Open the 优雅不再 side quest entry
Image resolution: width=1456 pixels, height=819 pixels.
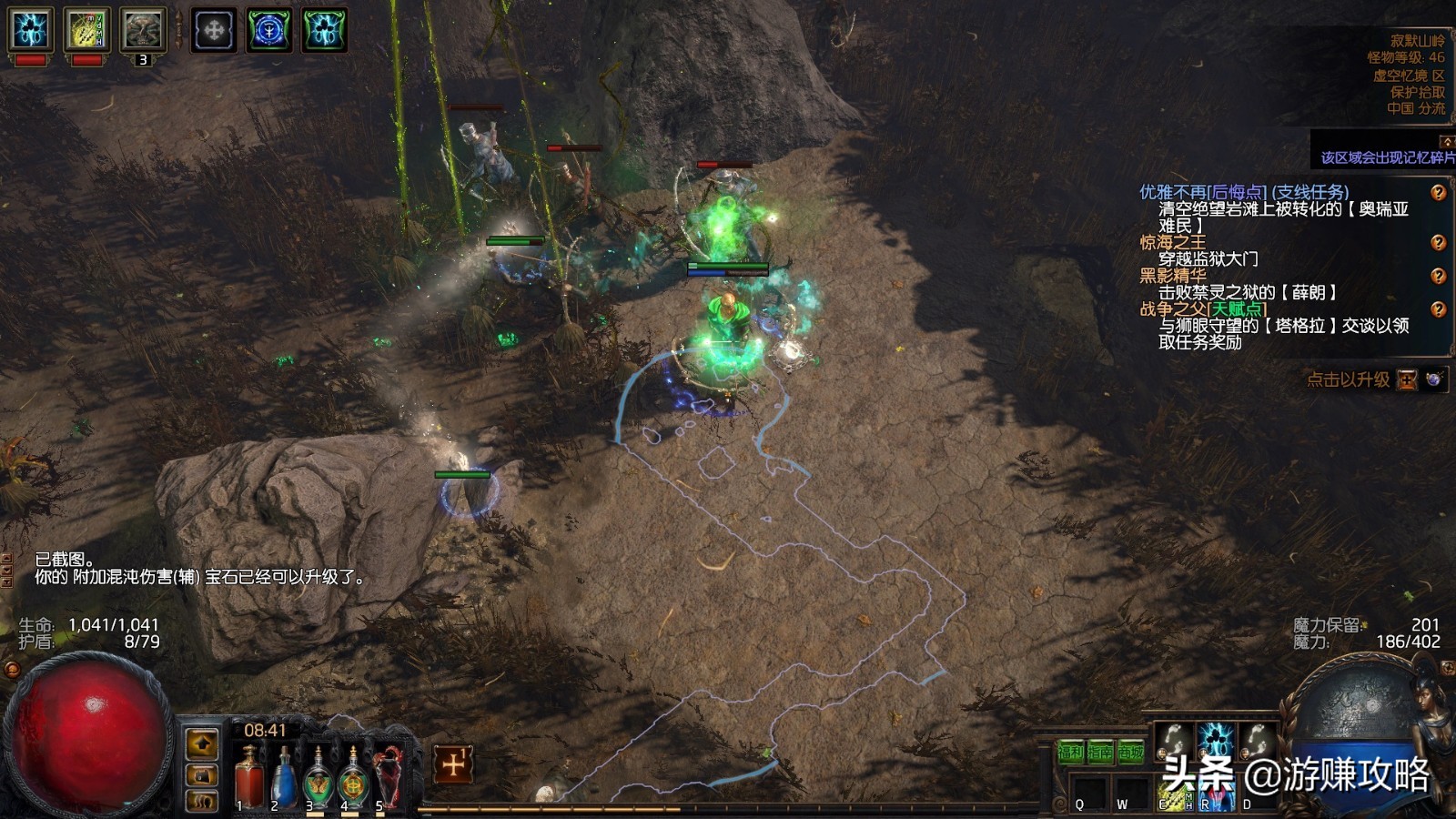pyautogui.click(x=1243, y=192)
